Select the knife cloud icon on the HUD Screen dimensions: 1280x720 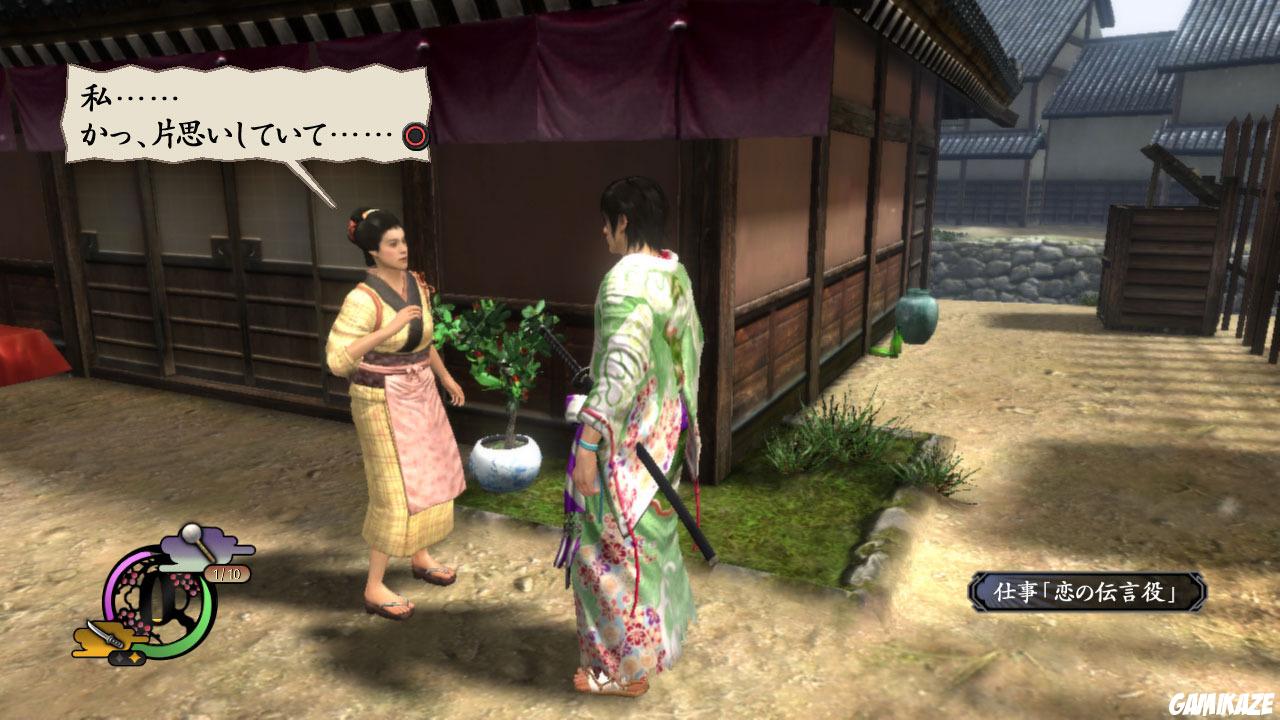(x=105, y=635)
